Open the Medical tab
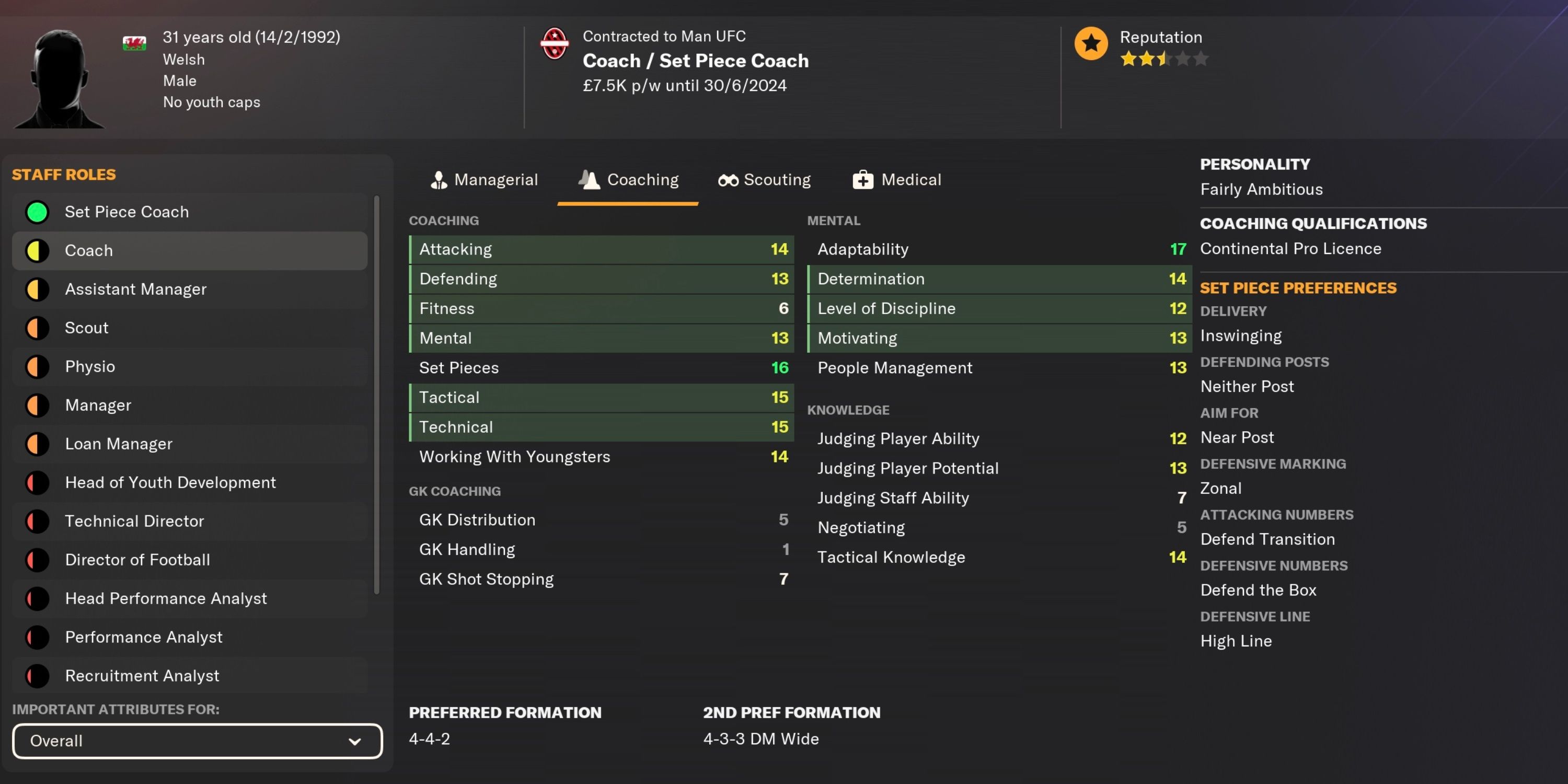This screenshot has height=784, width=1568. coord(896,180)
